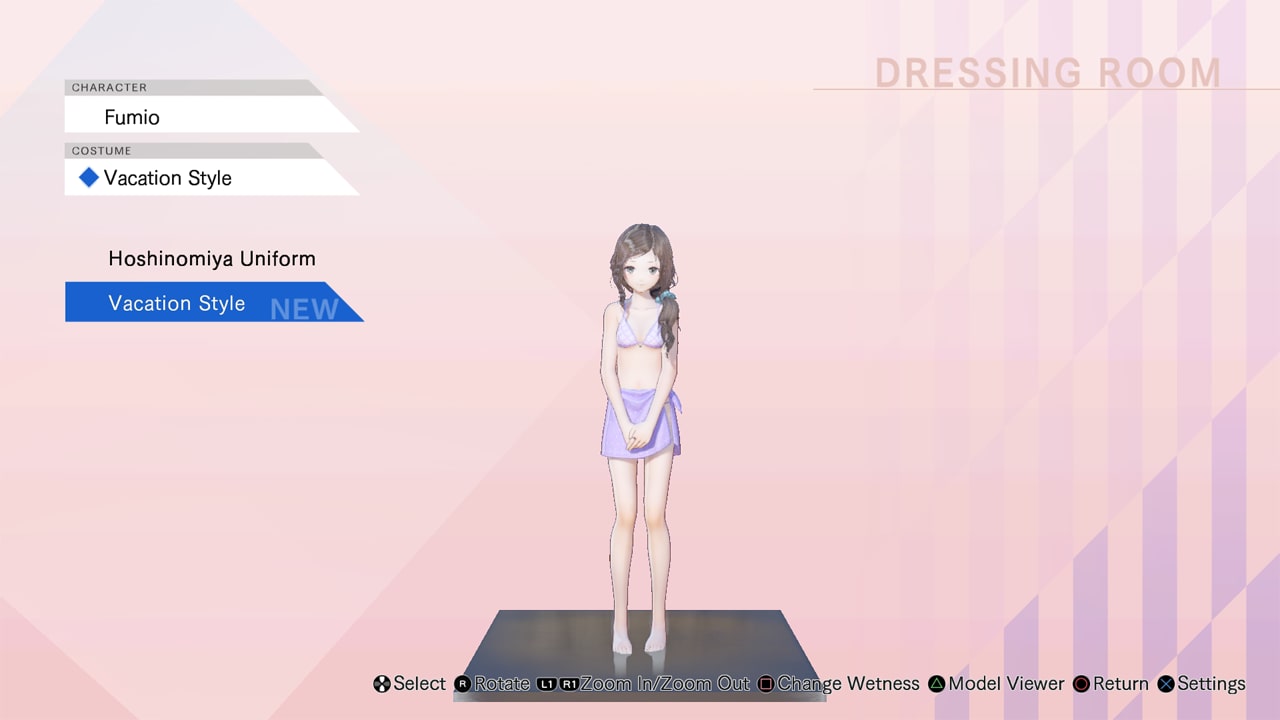The width and height of the screenshot is (1280, 720).
Task: Click the Circle Return icon
Action: 1081,684
